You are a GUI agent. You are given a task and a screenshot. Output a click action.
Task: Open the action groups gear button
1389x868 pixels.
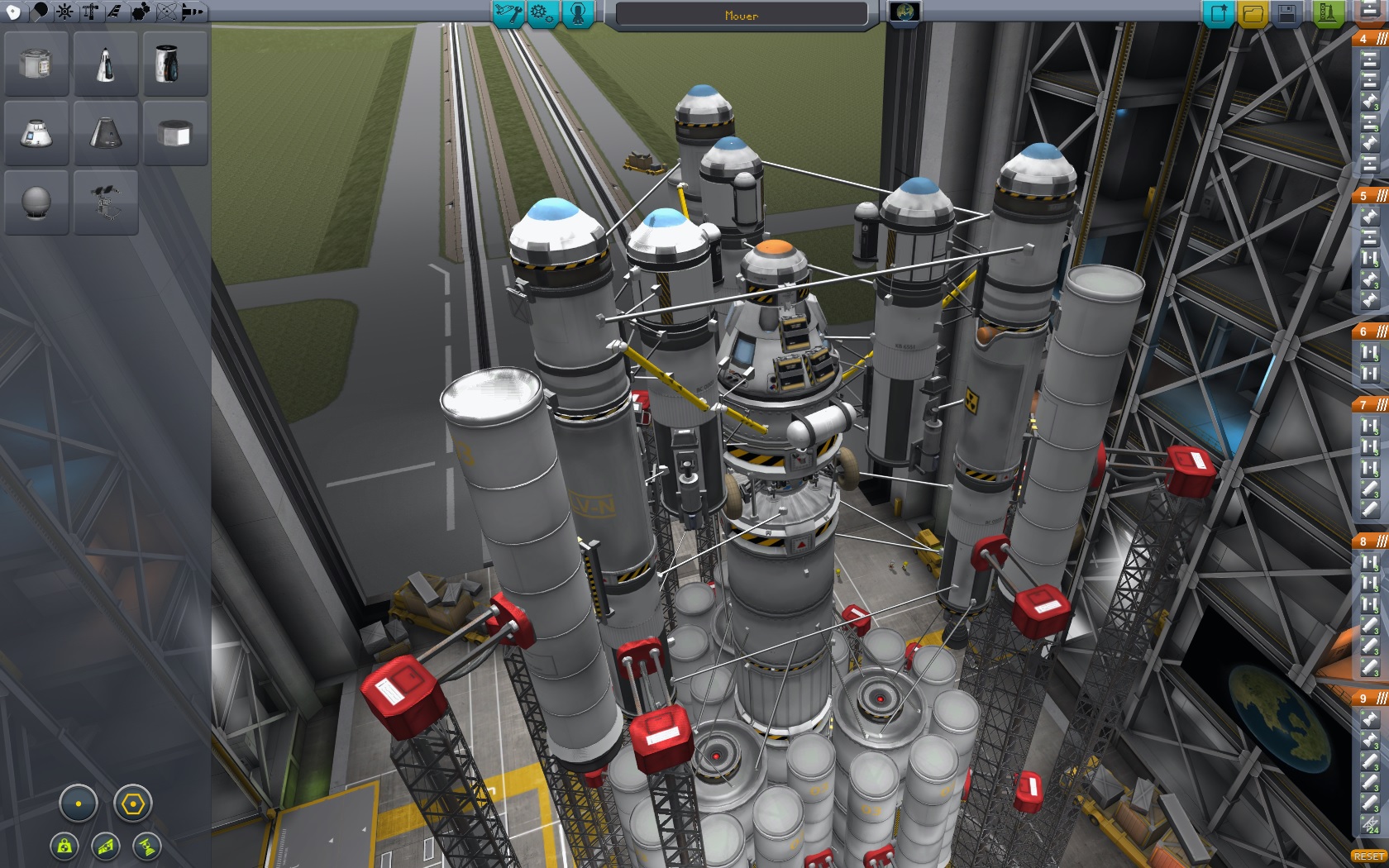[542, 13]
